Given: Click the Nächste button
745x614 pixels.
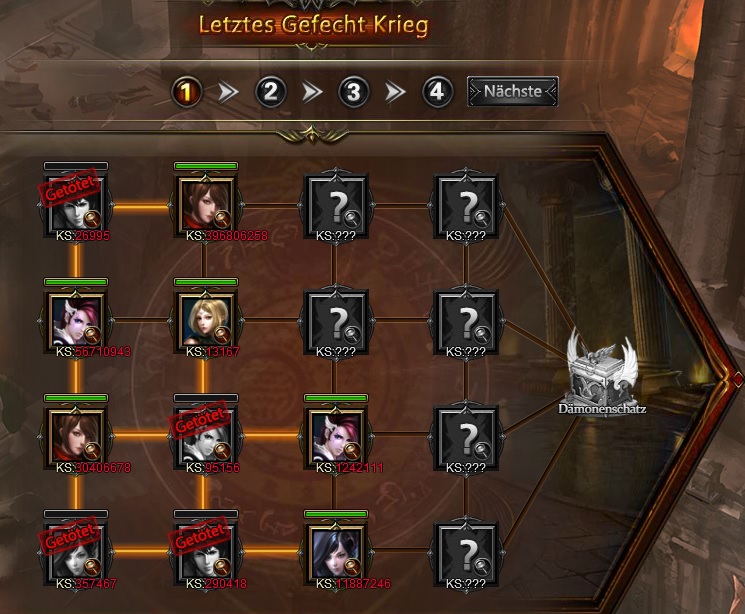Looking at the screenshot, I should 512,92.
